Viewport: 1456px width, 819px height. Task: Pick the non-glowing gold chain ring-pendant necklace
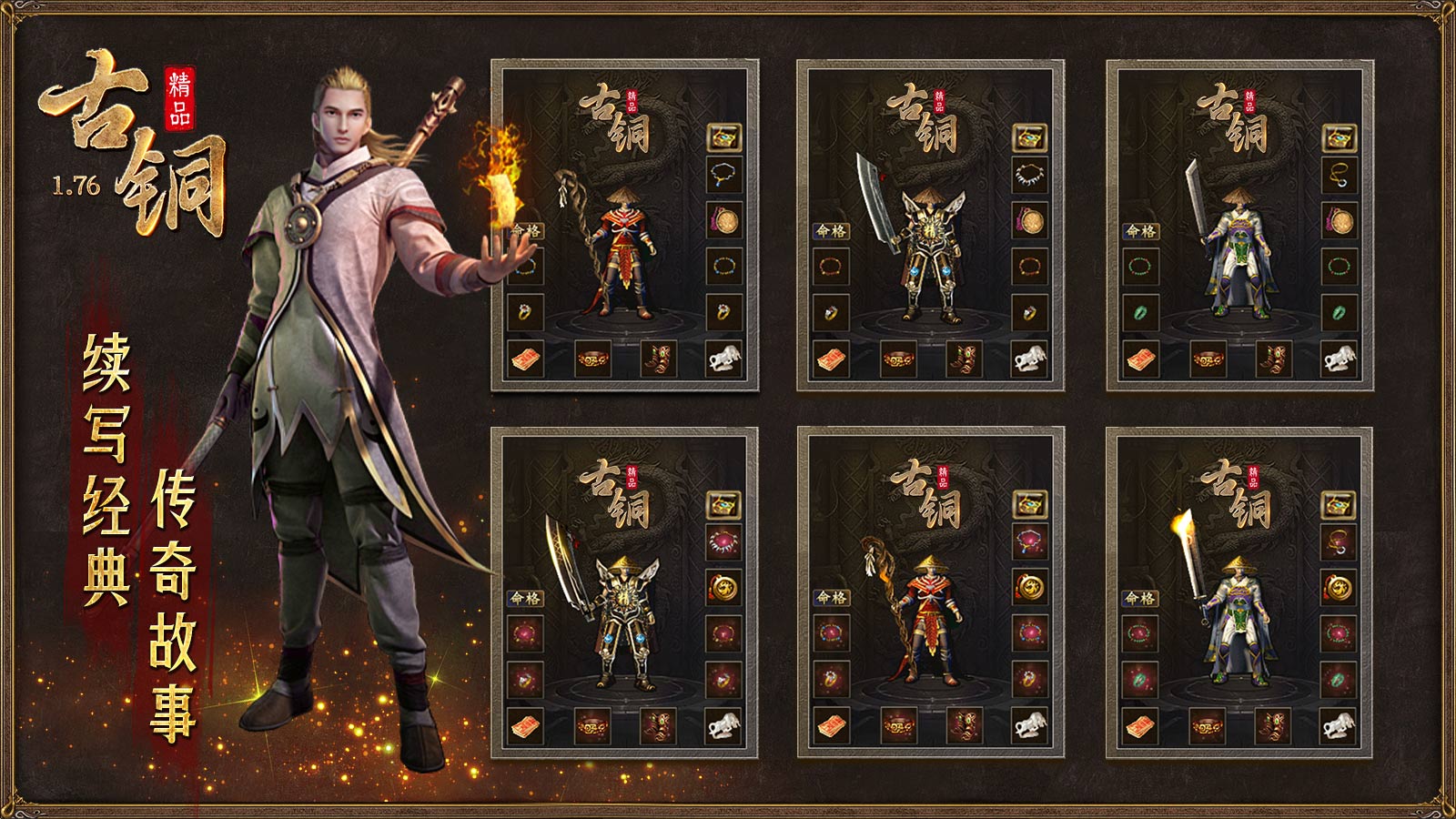click(1340, 175)
